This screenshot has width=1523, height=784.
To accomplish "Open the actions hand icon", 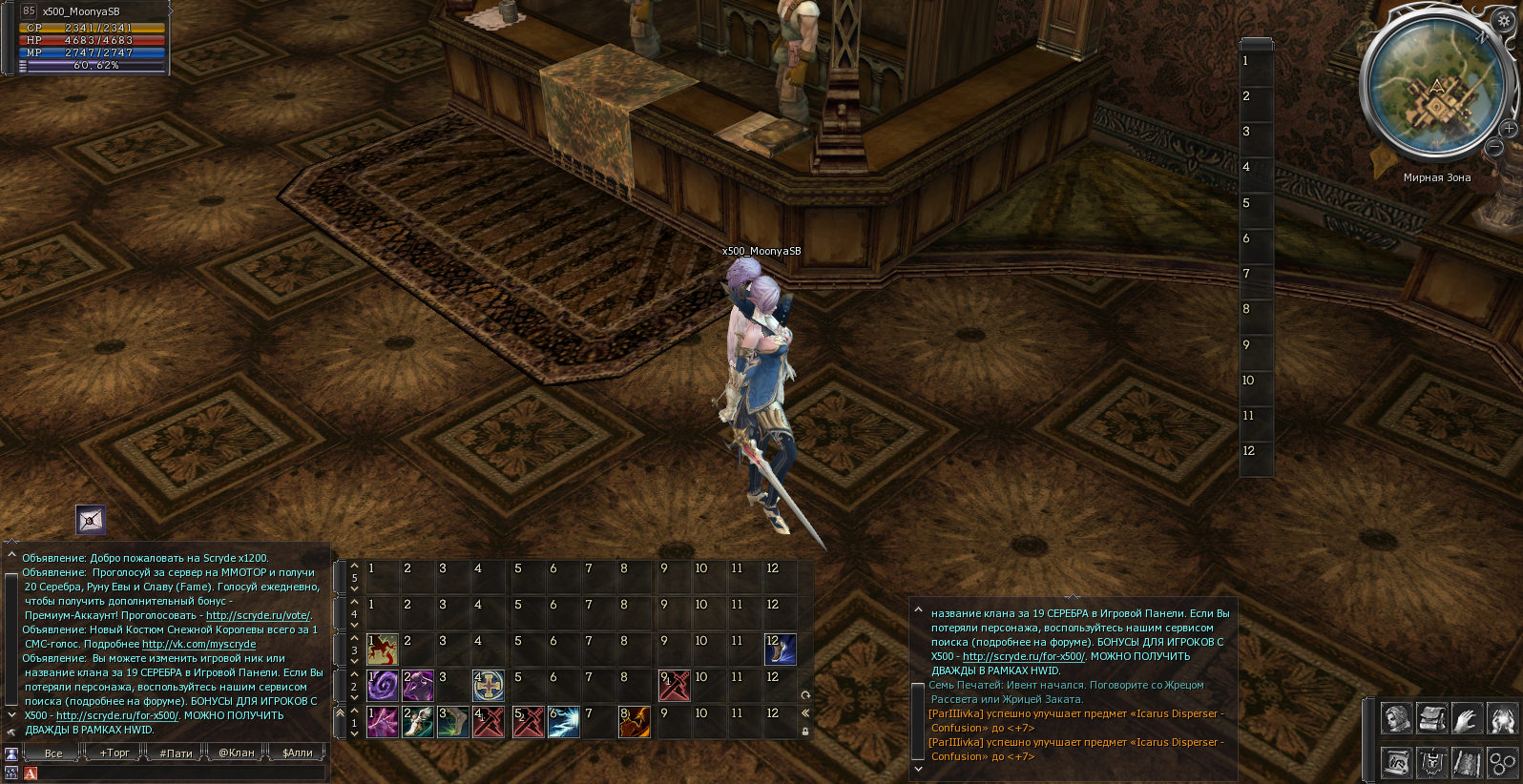I will [1467, 718].
